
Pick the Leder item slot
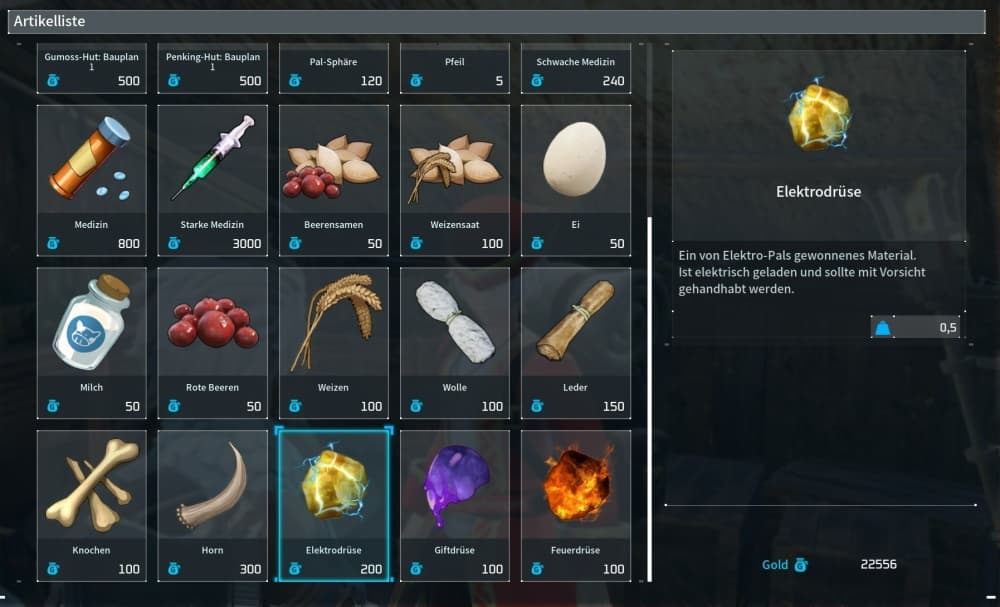coord(576,340)
